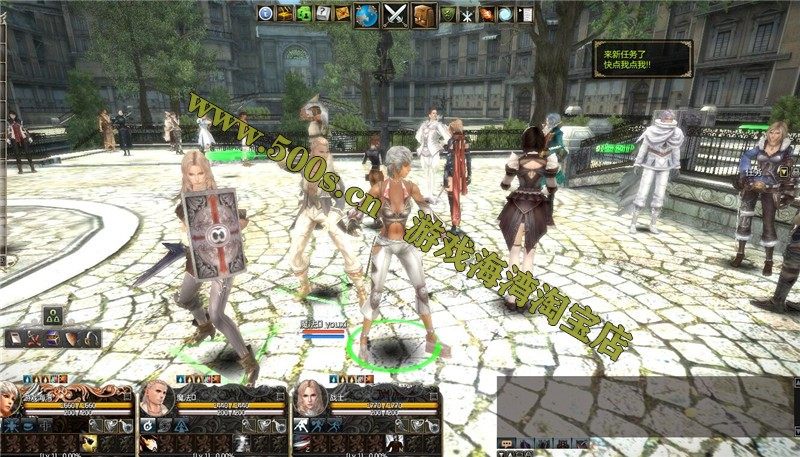Open the world map globe icon
This screenshot has width=800, height=457.
click(x=366, y=14)
